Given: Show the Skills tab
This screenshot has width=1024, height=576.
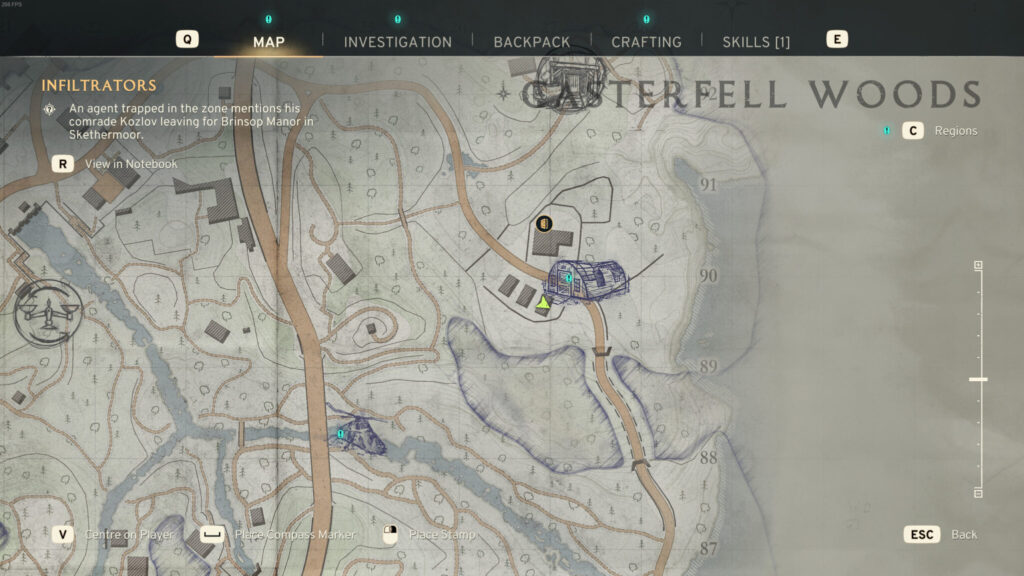Looking at the screenshot, I should (x=756, y=42).
